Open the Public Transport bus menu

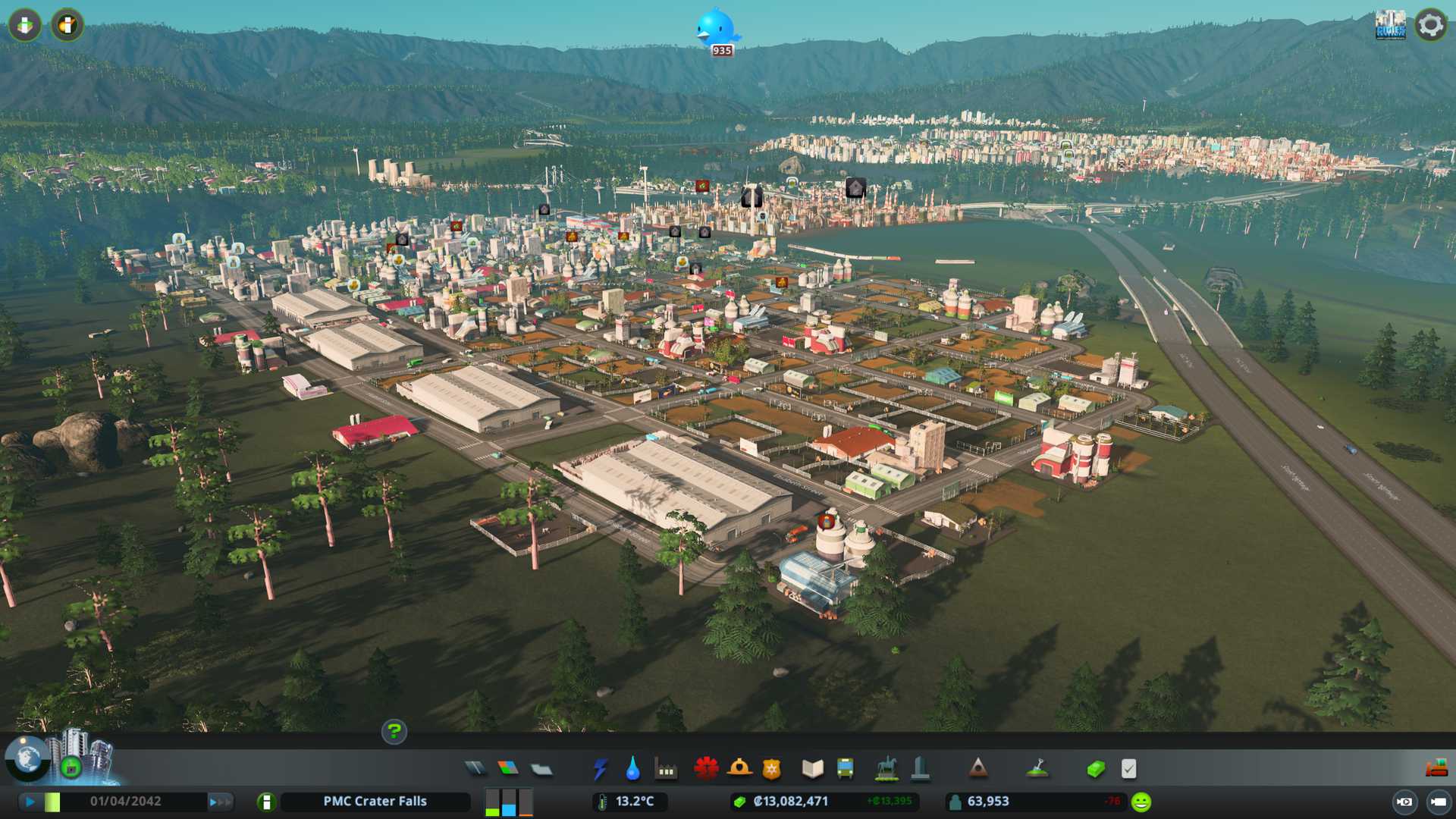845,769
